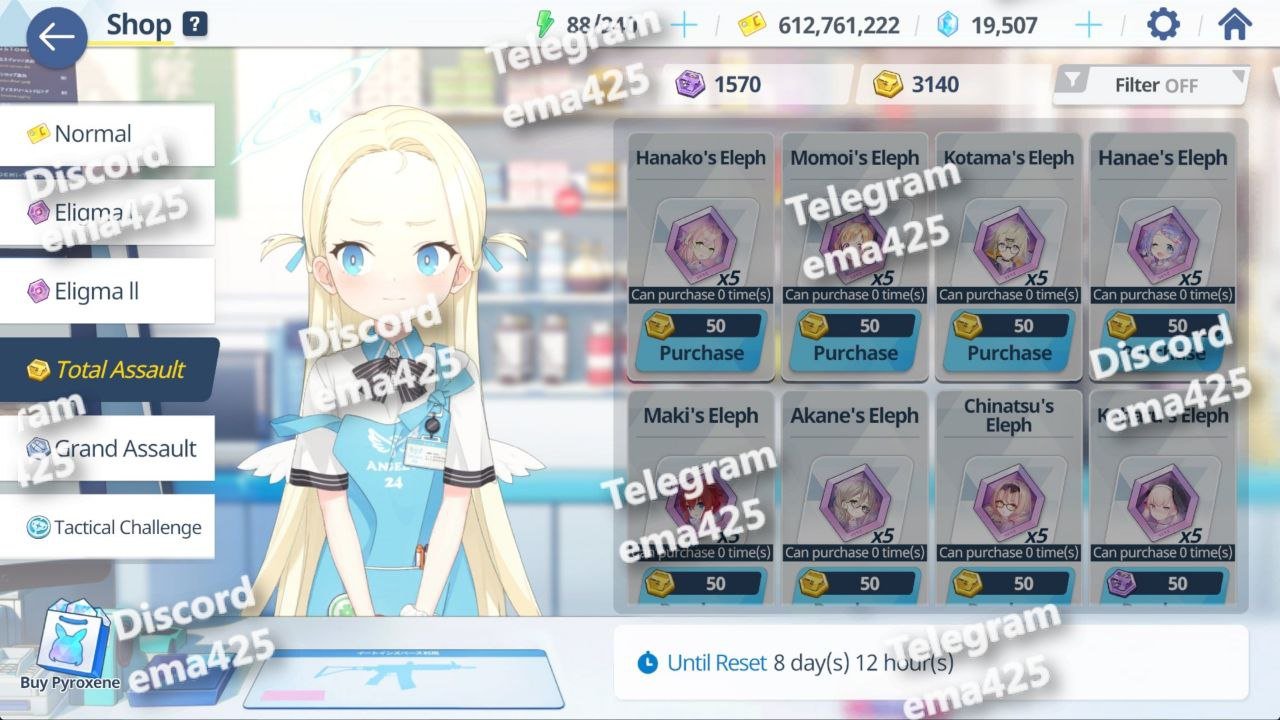
Task: Choose the Total Assault shop tab
Action: (108, 370)
